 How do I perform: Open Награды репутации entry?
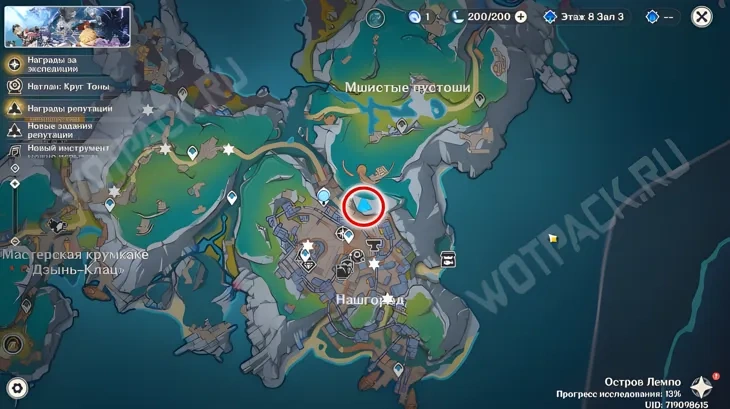pyautogui.click(x=62, y=108)
